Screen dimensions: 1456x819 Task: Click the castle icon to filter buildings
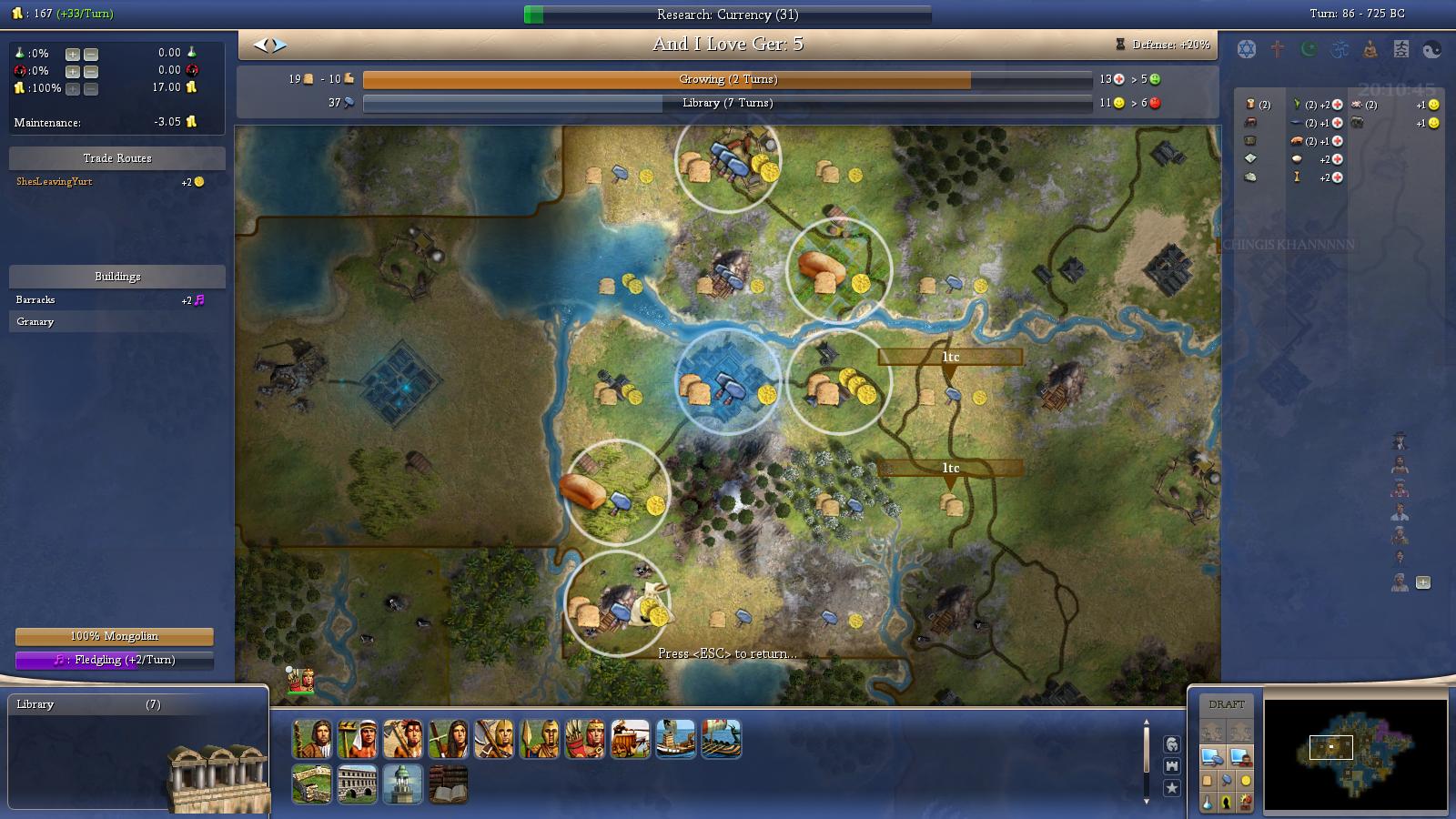[x=1172, y=765]
